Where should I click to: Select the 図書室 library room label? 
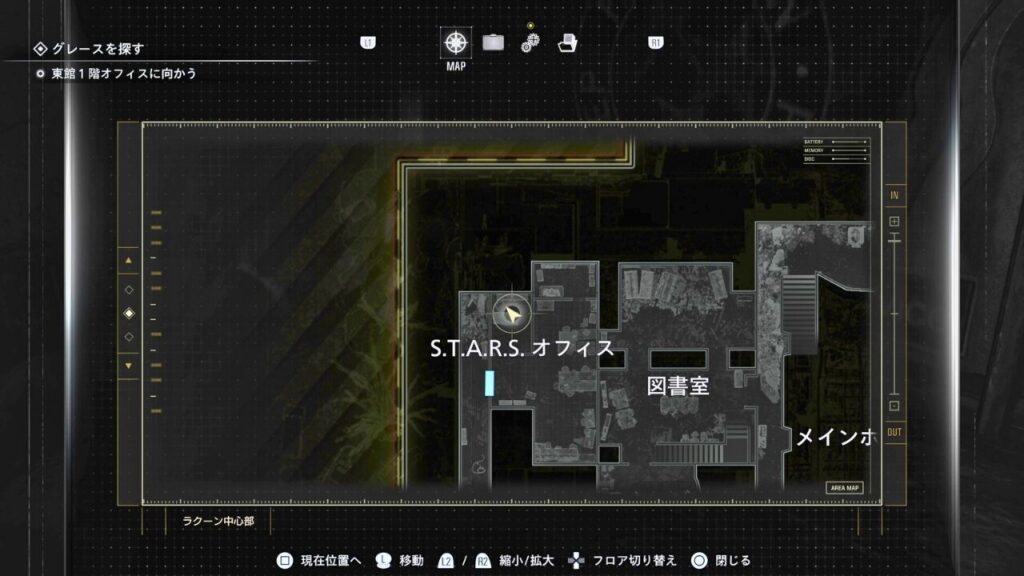(678, 386)
